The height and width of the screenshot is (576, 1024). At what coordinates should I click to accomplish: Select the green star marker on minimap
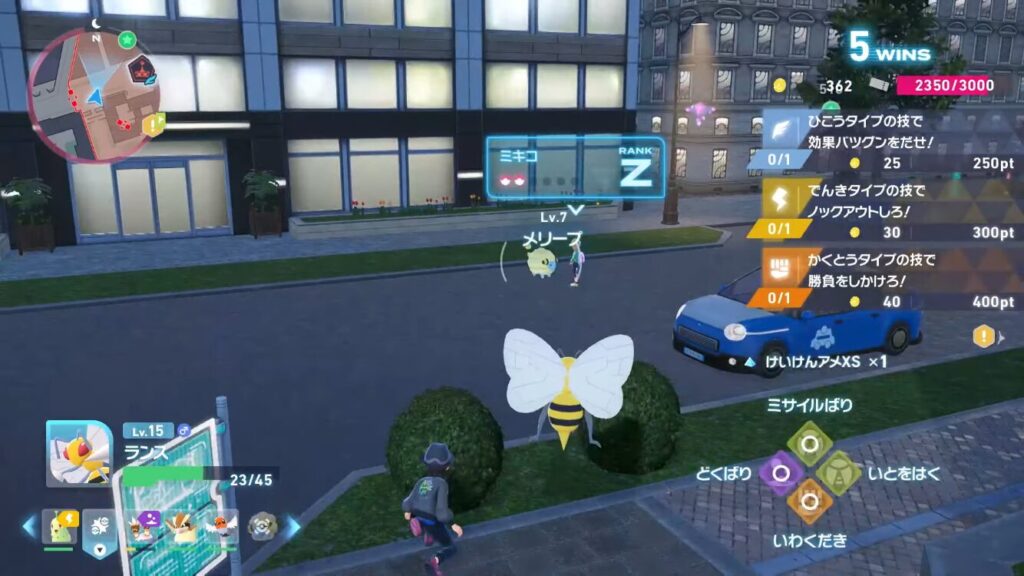(127, 41)
